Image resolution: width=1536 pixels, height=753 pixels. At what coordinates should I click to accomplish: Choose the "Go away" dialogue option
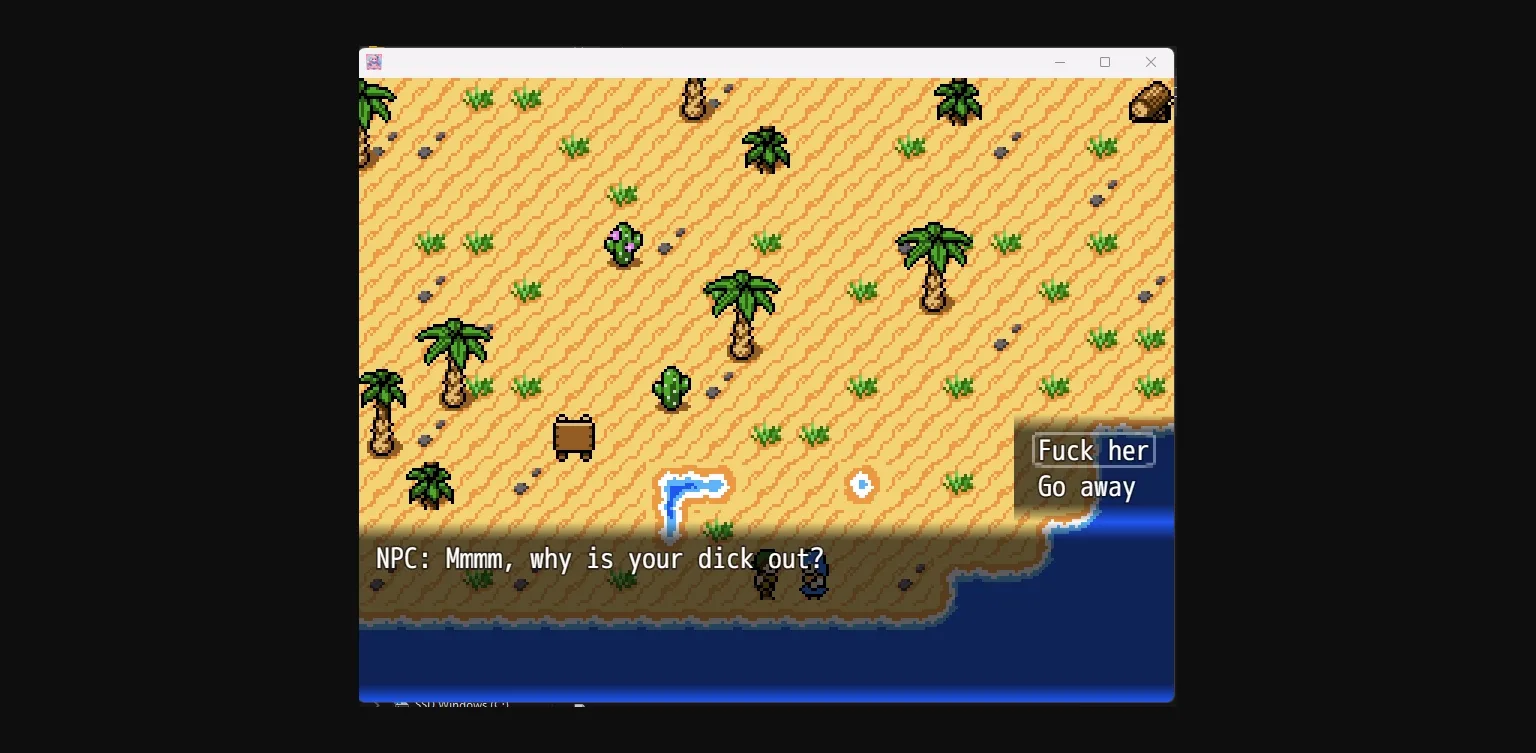1086,487
